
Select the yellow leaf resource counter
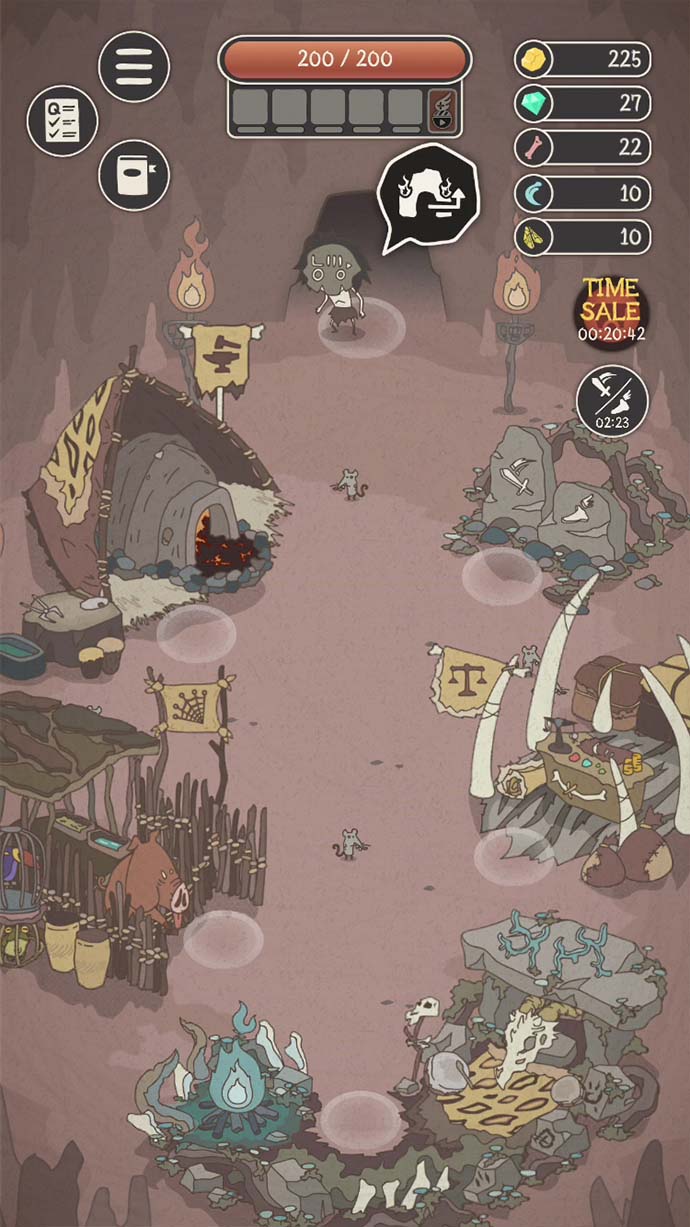583,237
